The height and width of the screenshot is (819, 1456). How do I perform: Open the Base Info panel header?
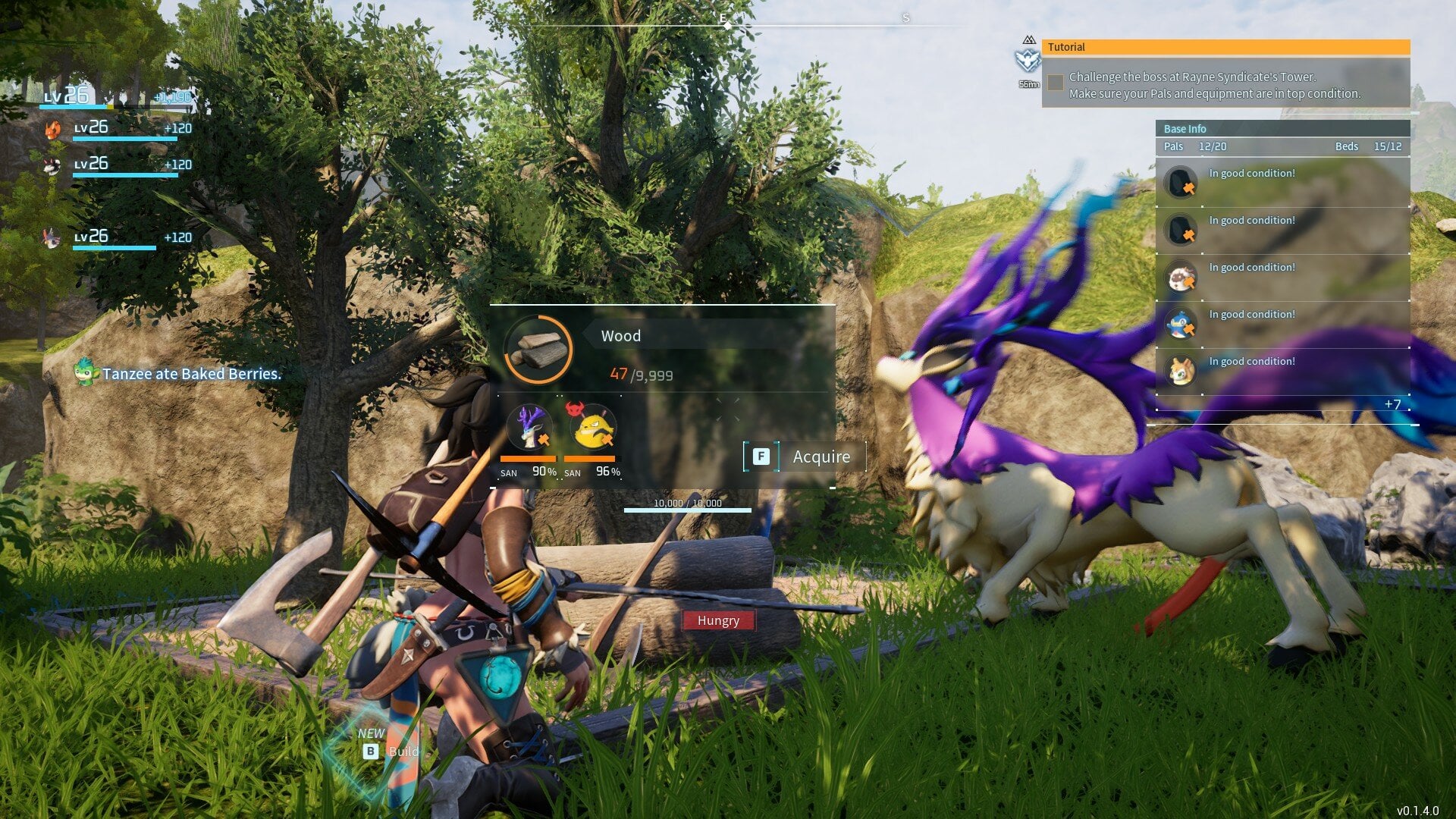point(1282,128)
